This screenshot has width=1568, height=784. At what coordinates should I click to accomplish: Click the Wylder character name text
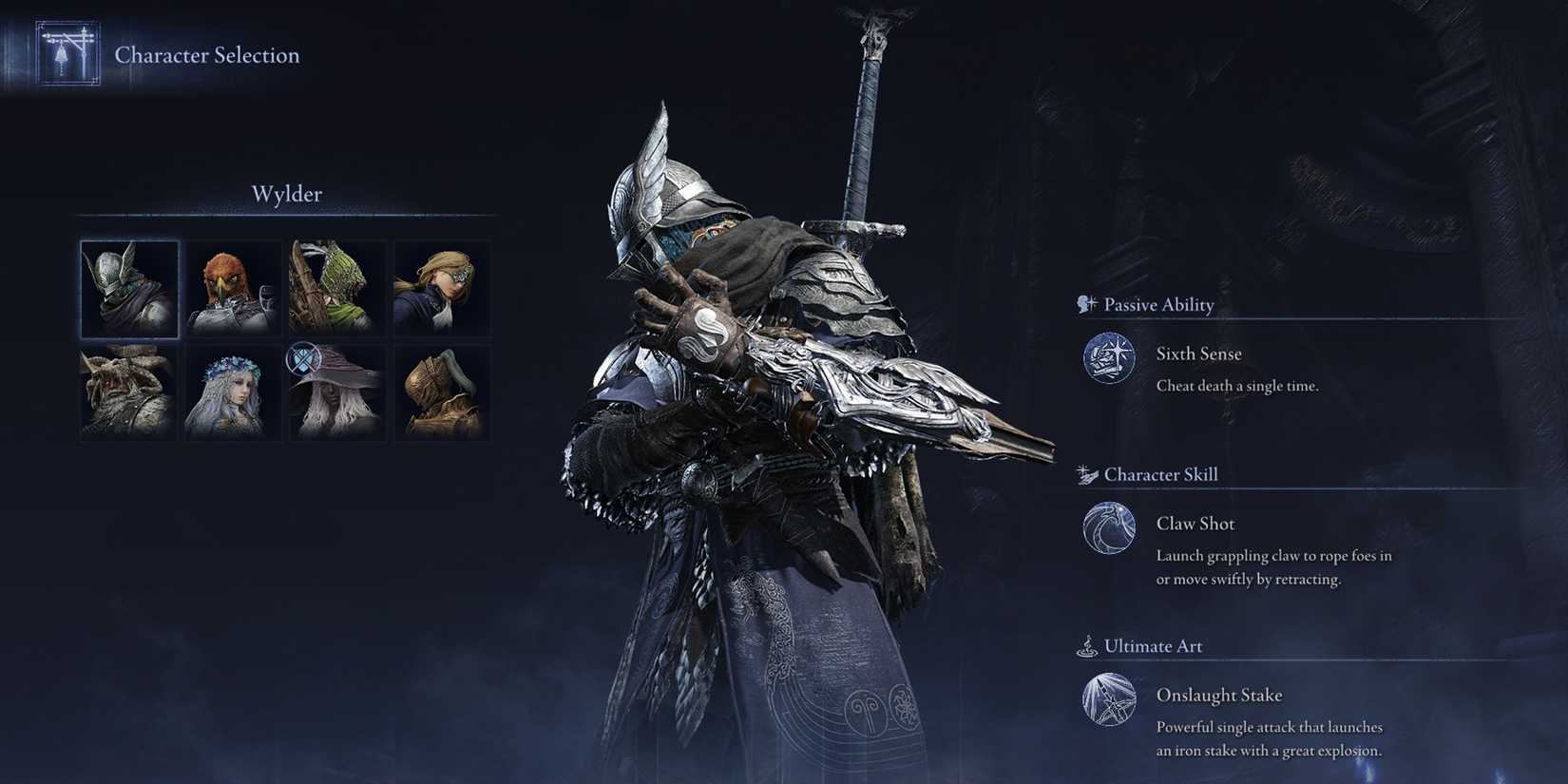pyautogui.click(x=286, y=194)
